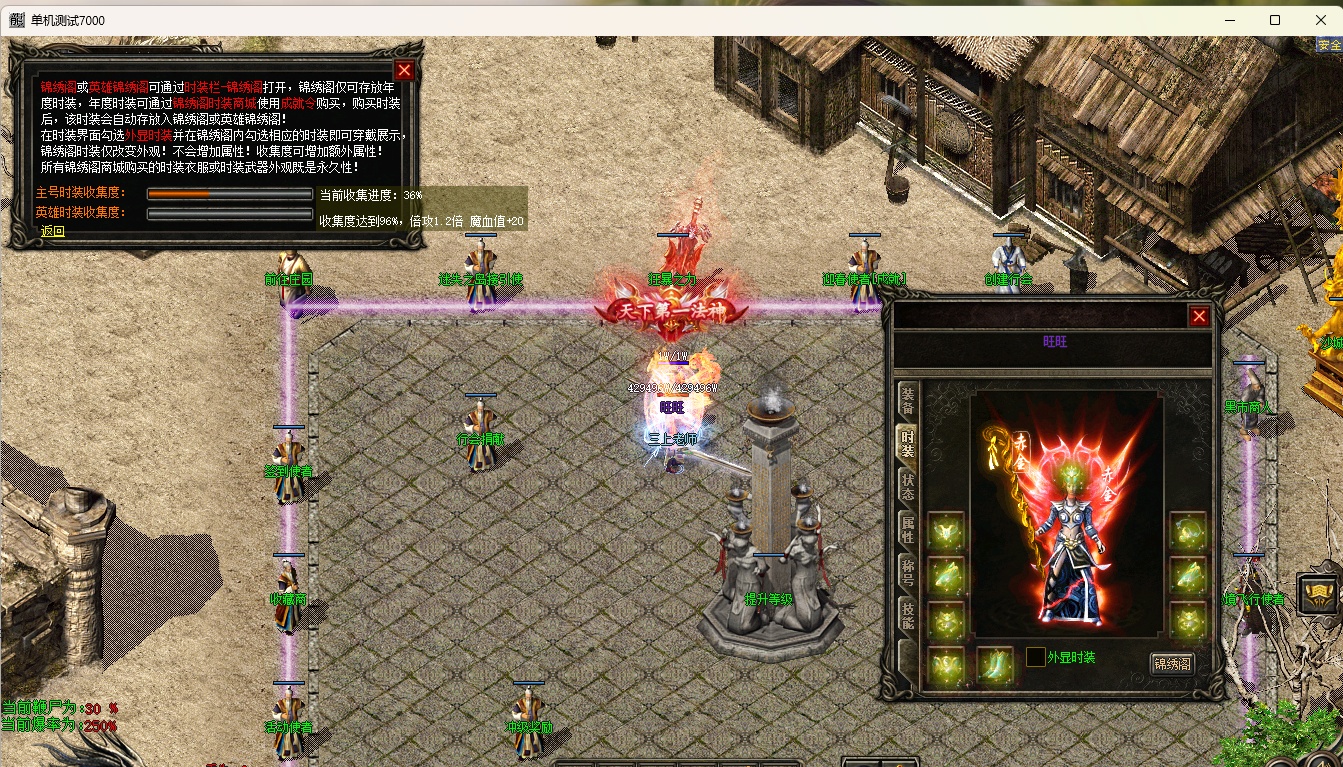Switch to the 装备 tab

(907, 399)
